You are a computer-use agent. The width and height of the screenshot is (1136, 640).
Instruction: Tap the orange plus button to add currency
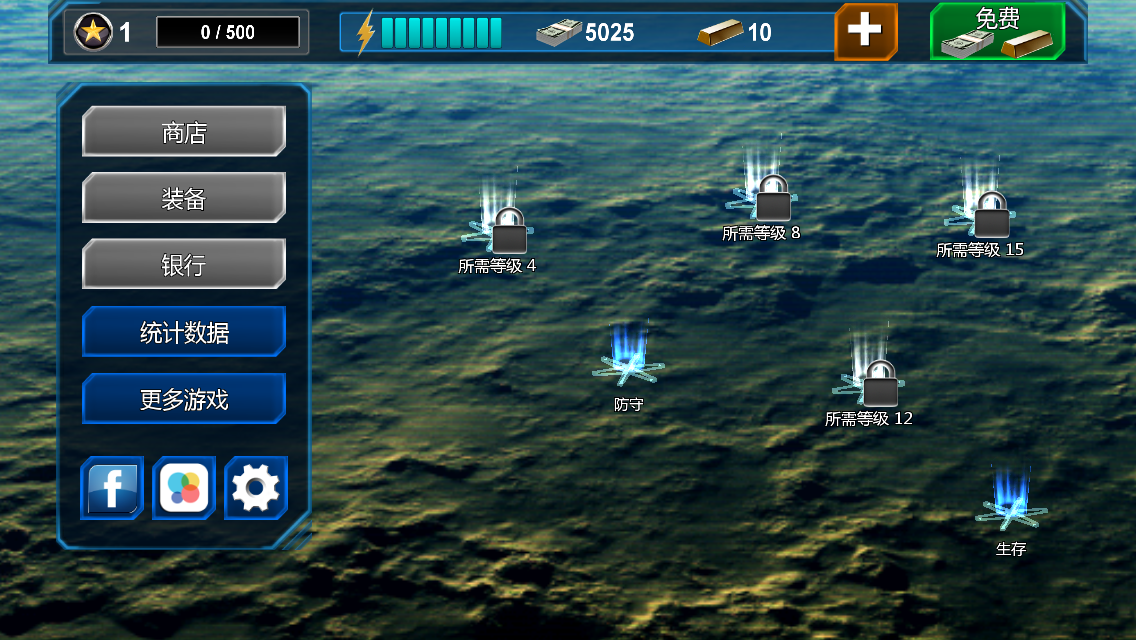(x=865, y=31)
